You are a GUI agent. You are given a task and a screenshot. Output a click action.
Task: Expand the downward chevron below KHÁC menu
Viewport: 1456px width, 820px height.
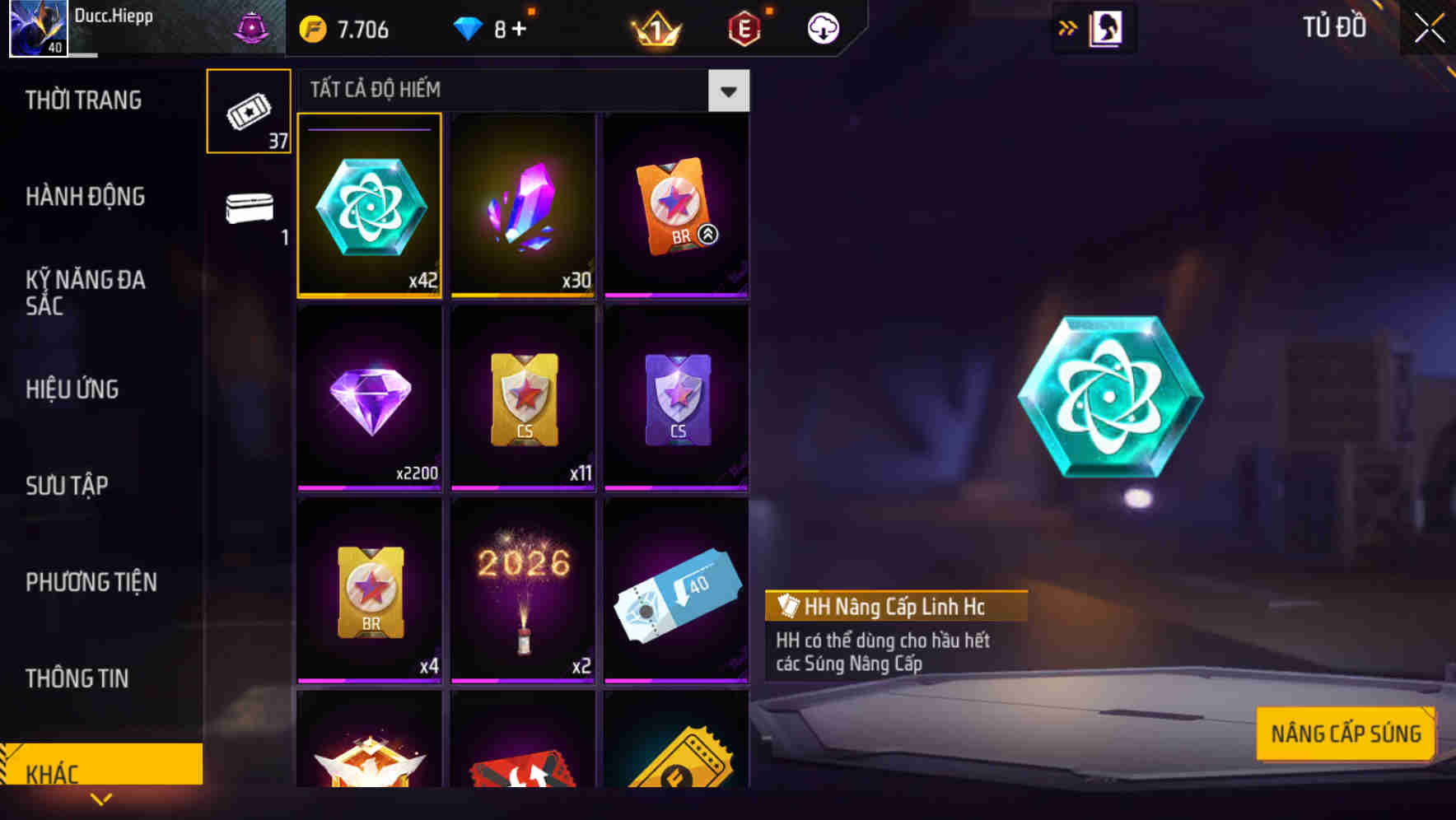pos(101,799)
